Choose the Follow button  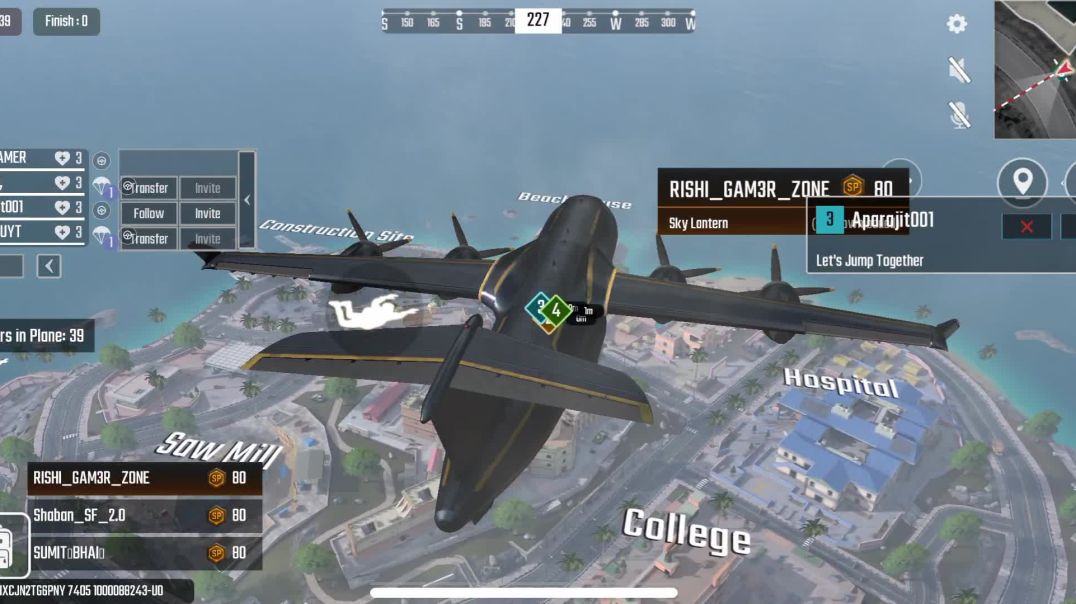click(x=149, y=213)
